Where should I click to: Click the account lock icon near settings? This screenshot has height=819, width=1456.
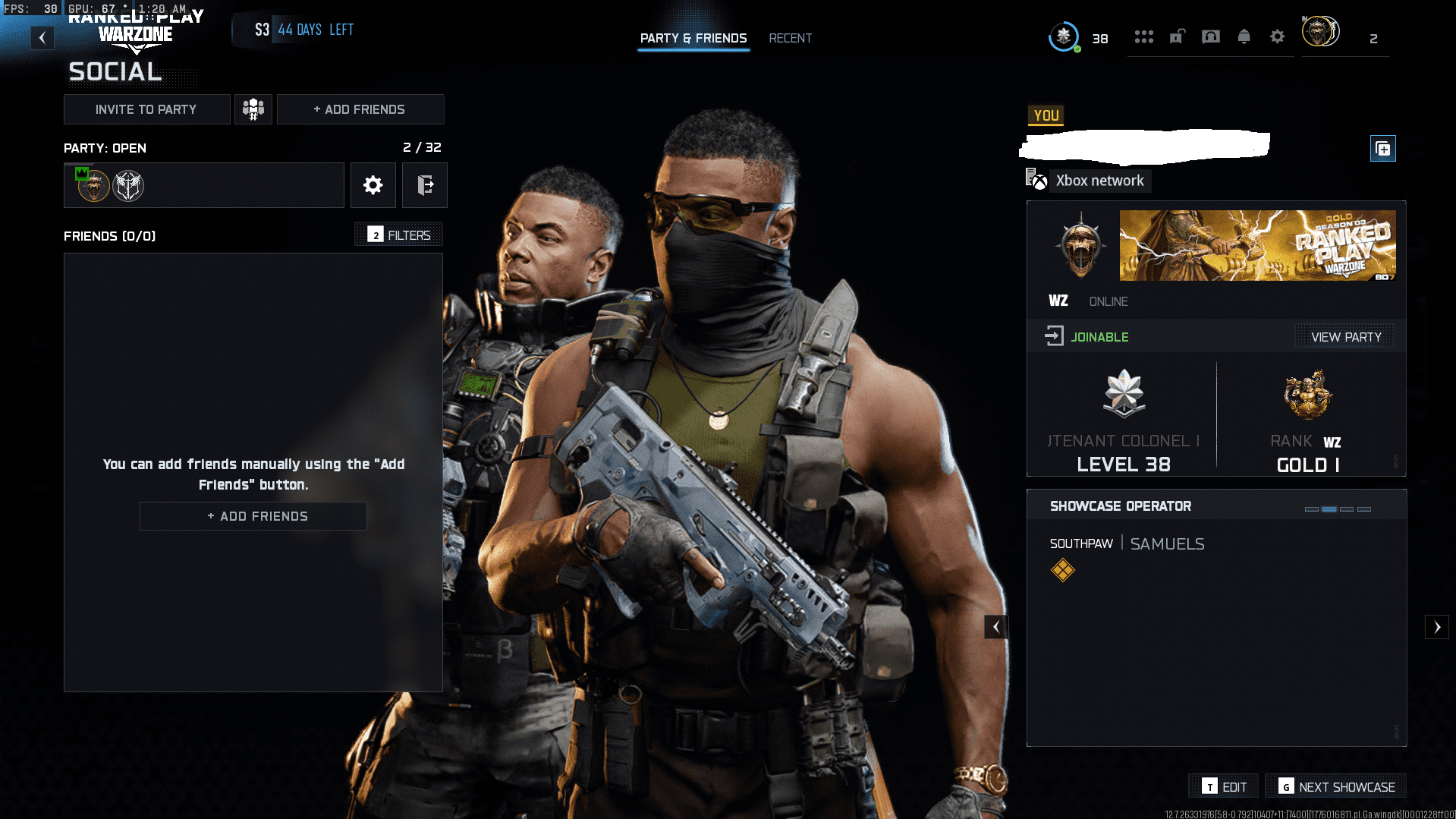pos(1177,36)
